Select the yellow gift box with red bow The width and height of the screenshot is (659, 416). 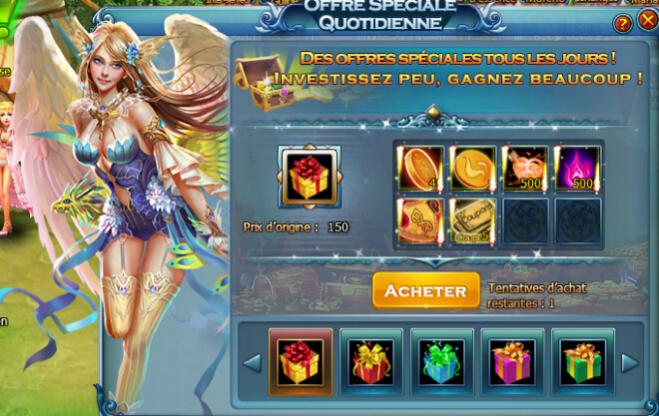point(301,361)
